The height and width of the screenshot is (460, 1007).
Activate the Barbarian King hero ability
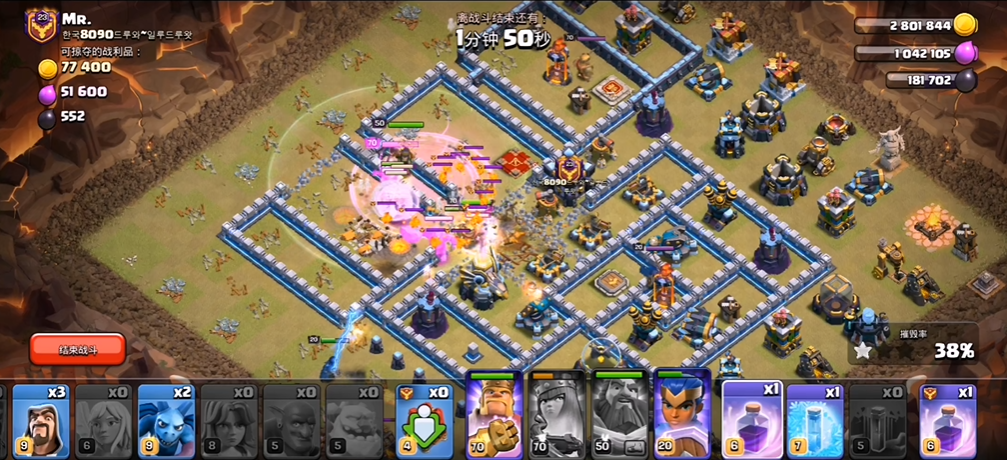494,415
